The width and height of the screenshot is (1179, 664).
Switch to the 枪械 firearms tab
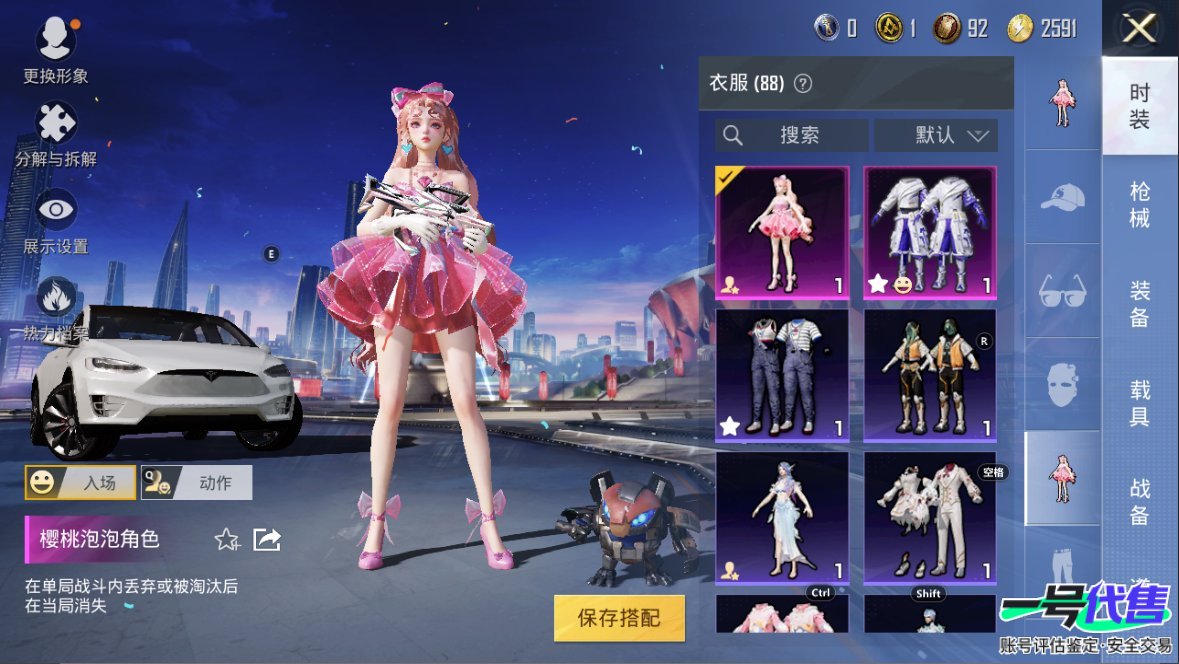(x=1140, y=204)
